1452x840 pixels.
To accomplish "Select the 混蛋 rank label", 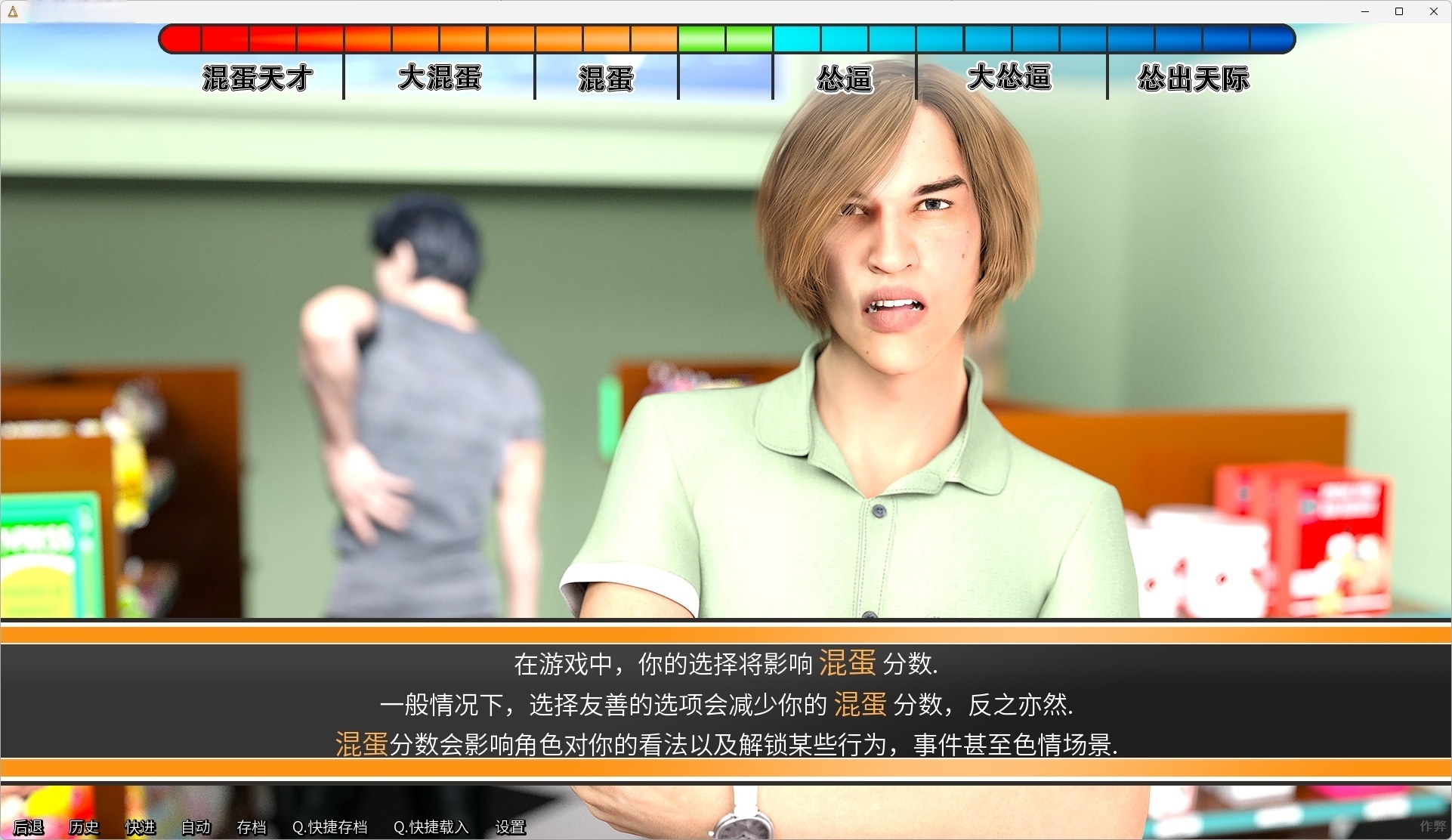I will click(x=605, y=78).
